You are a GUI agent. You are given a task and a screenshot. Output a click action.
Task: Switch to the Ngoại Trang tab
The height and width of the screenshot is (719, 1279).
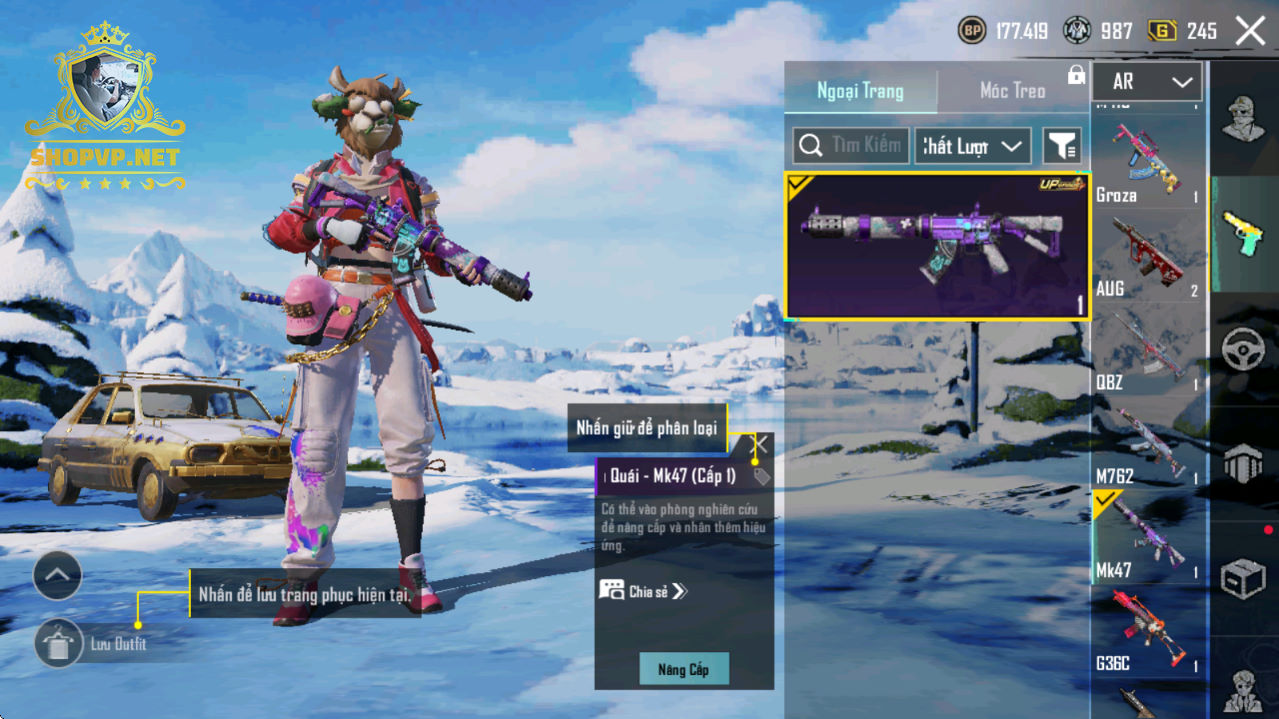point(860,91)
